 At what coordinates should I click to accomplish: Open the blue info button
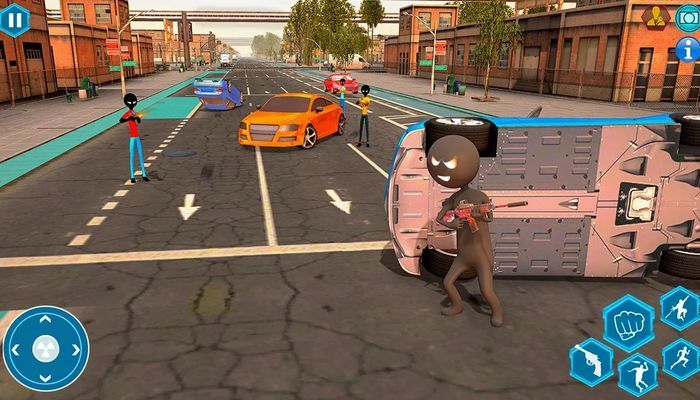(687, 49)
